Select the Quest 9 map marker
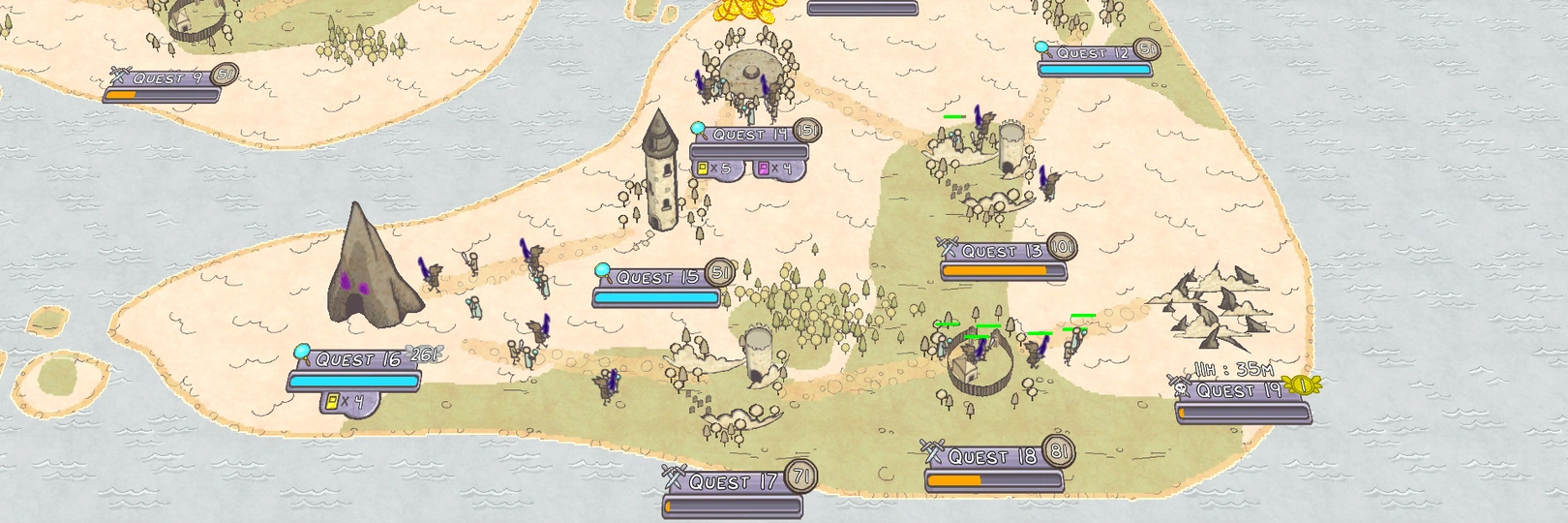This screenshot has height=523, width=1568. click(x=159, y=78)
